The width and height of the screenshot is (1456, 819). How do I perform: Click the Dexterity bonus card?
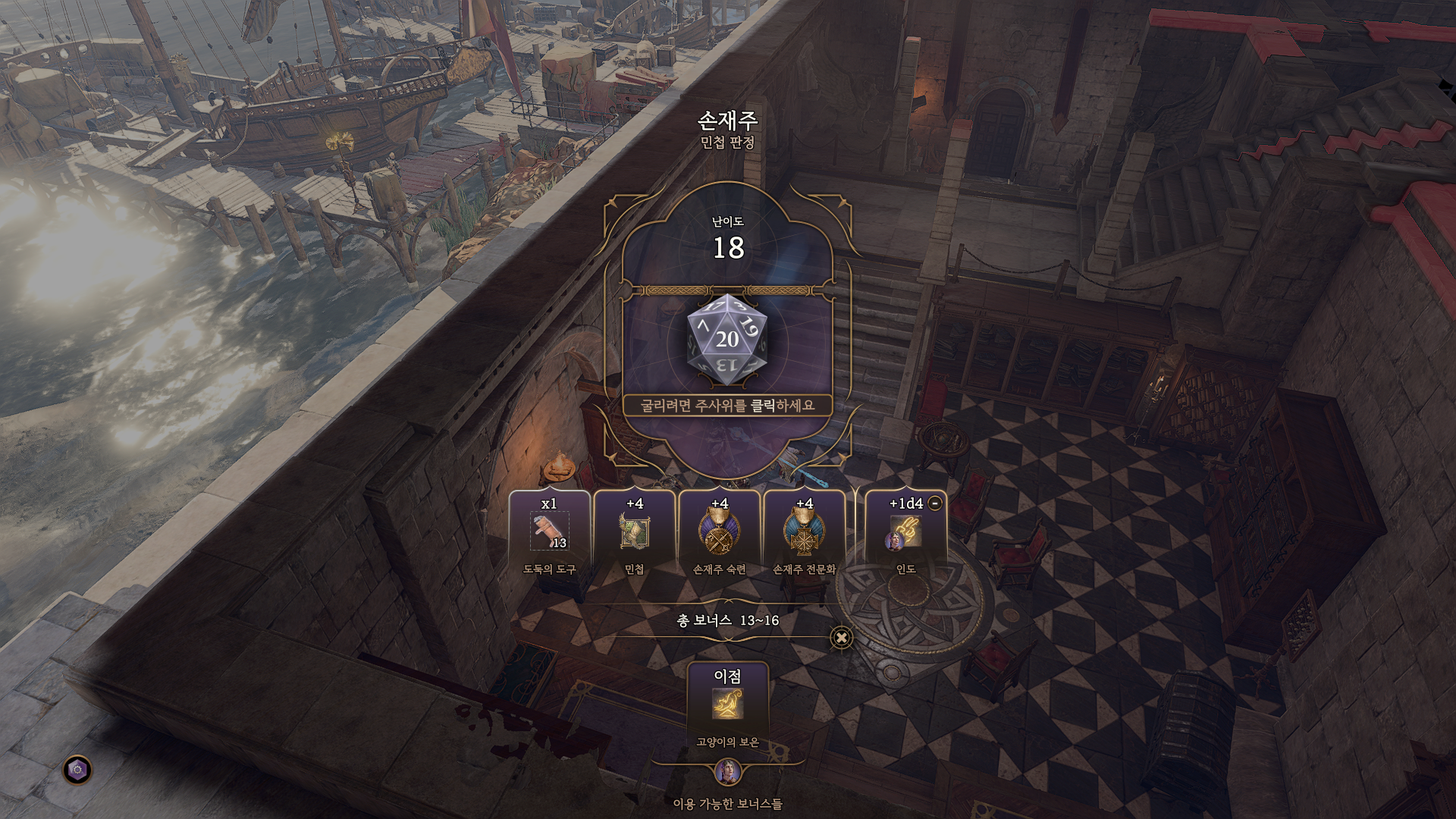tap(634, 533)
